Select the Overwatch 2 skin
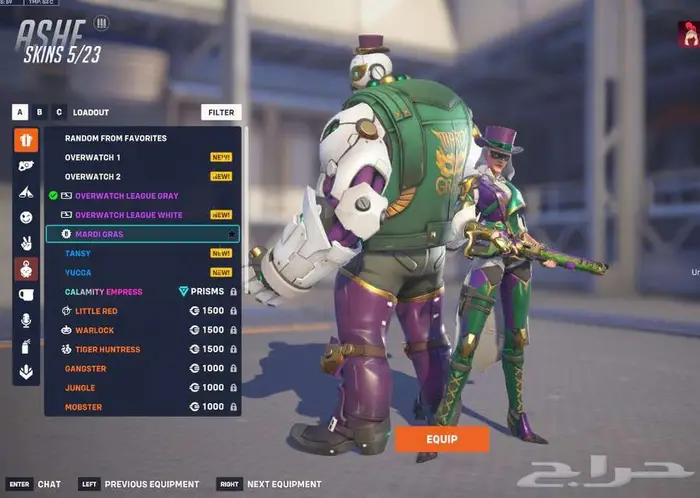 (x=93, y=176)
